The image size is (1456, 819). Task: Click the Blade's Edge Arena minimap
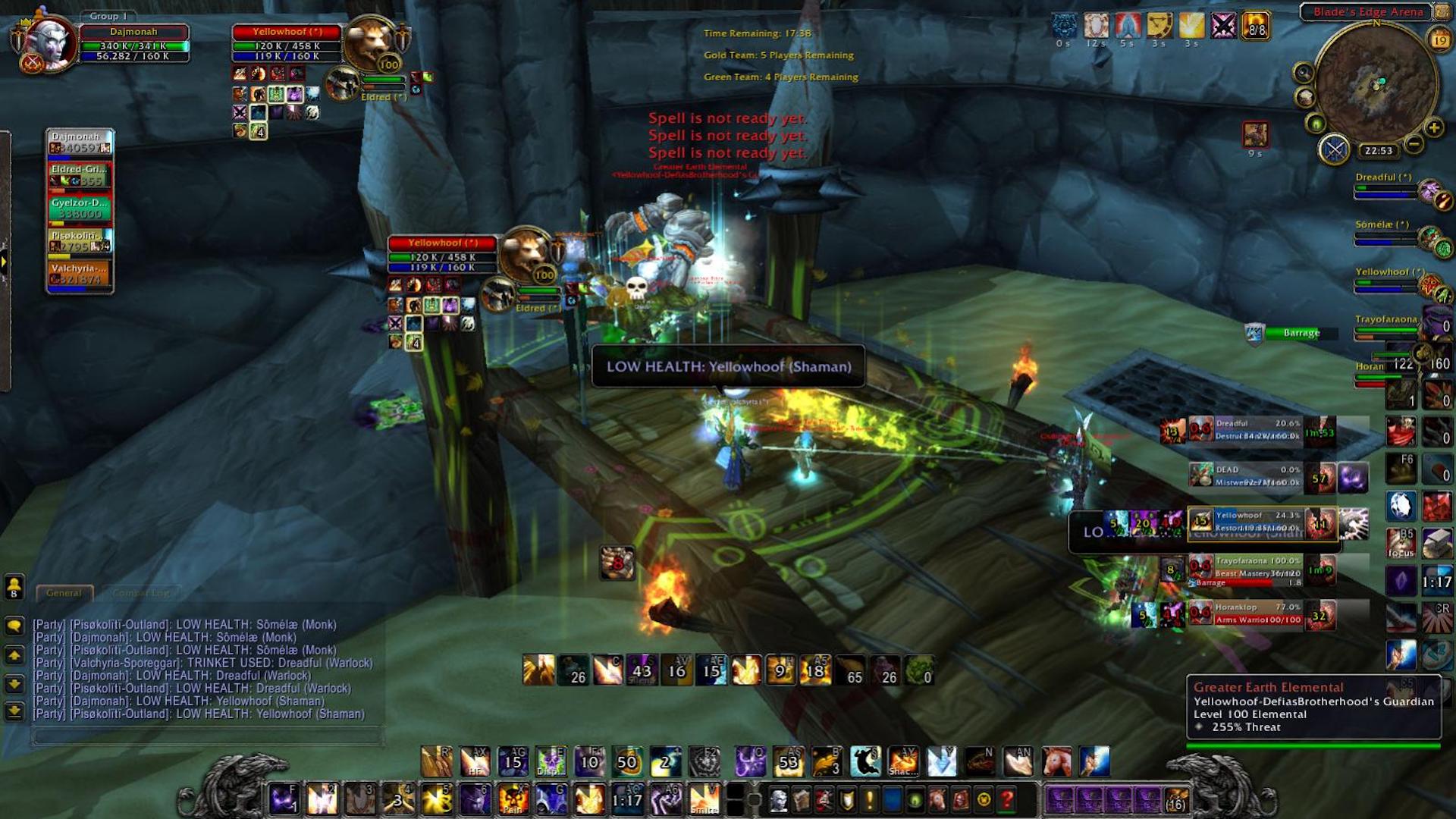point(1376,82)
